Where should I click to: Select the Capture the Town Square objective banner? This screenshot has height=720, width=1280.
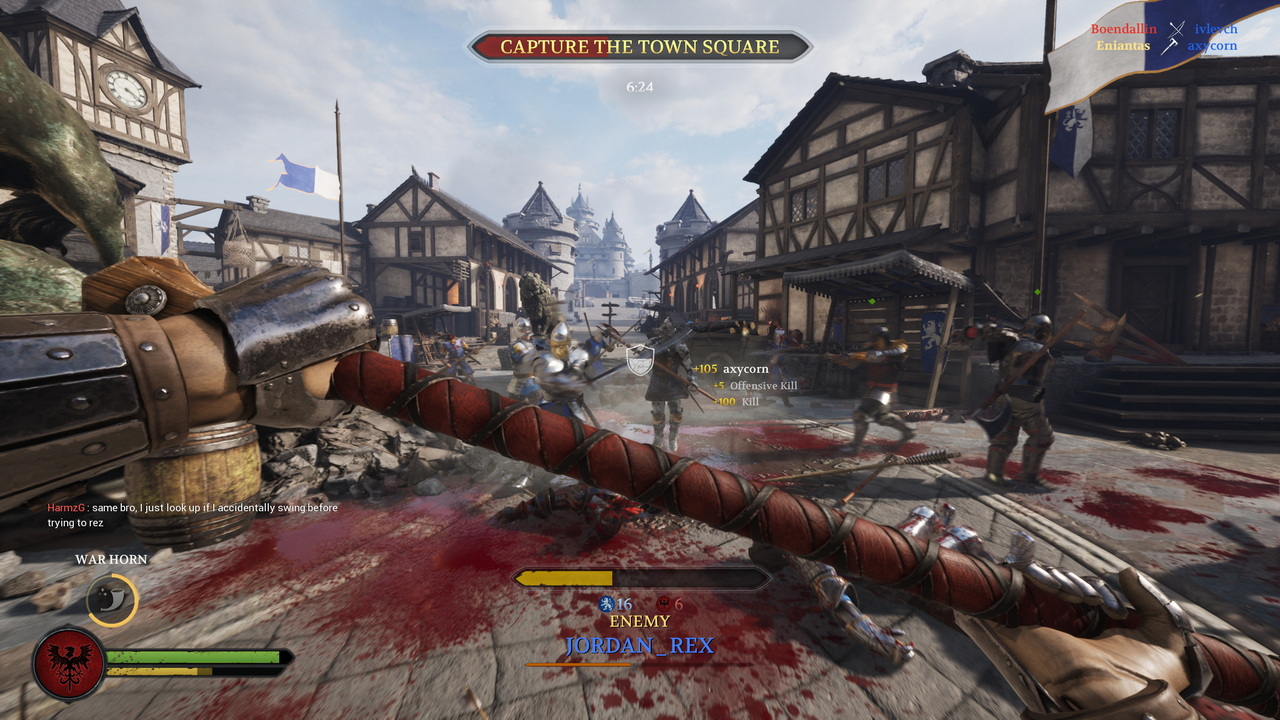(x=640, y=47)
